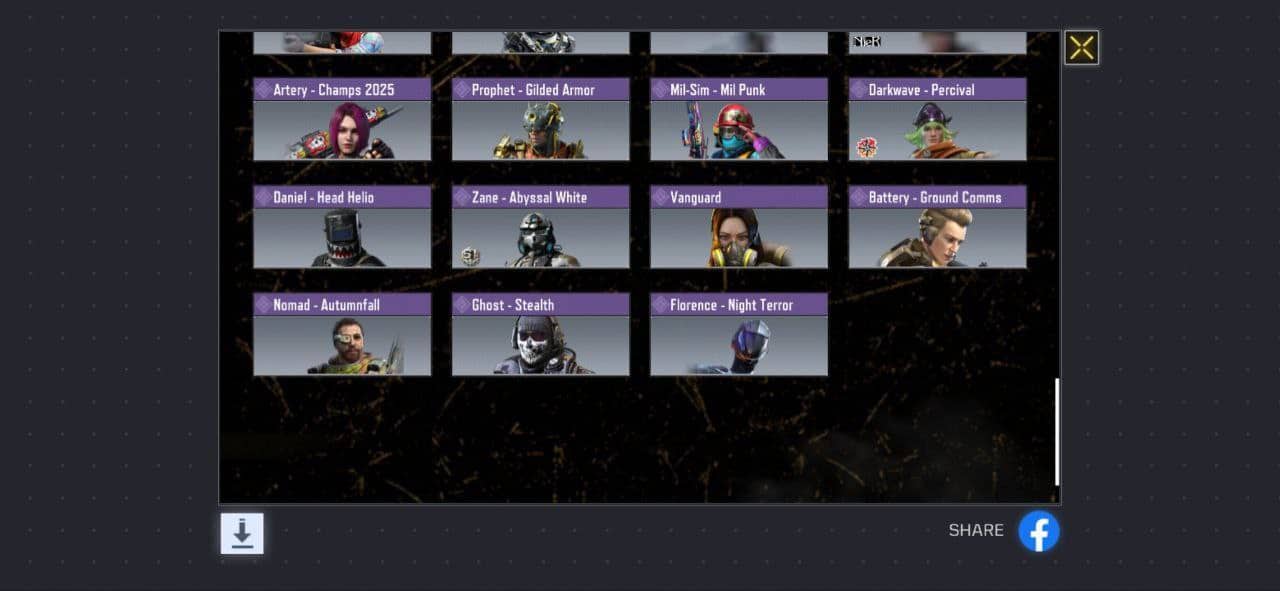1280x591 pixels.
Task: Select the Nomad - Autumnfall card
Action: pyautogui.click(x=342, y=334)
